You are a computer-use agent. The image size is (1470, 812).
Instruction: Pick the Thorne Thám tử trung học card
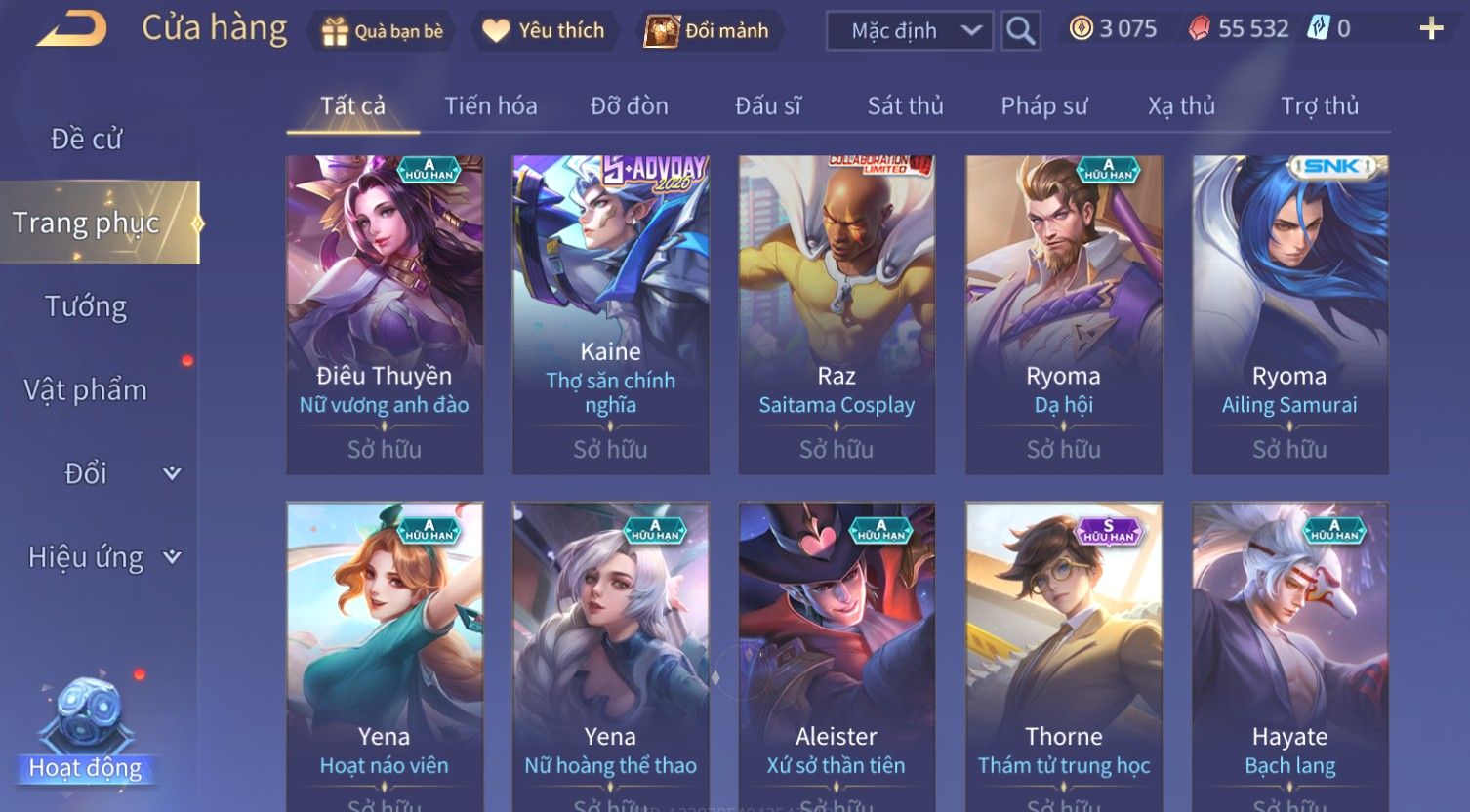tap(1064, 654)
